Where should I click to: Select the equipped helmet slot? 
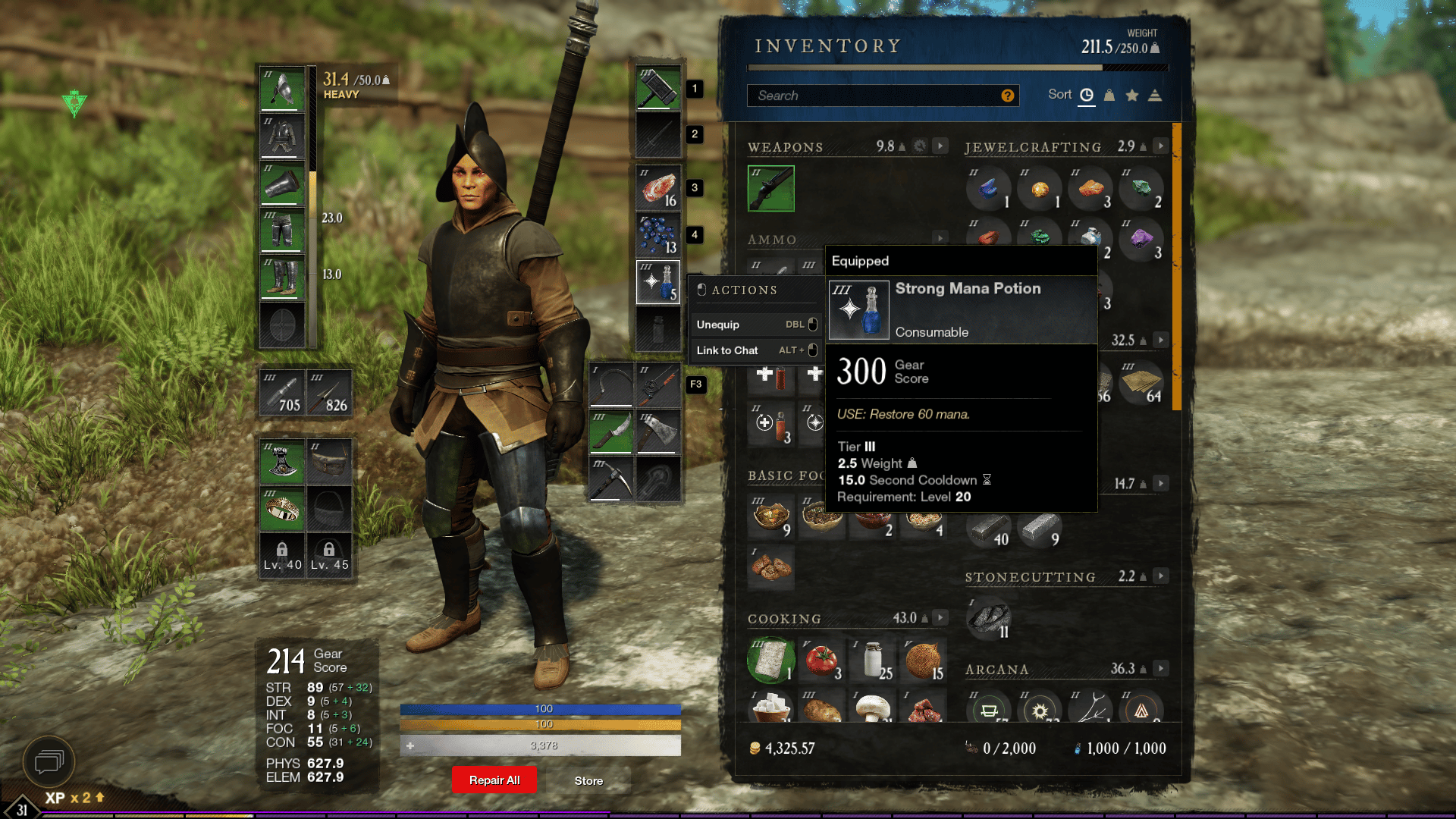282,89
